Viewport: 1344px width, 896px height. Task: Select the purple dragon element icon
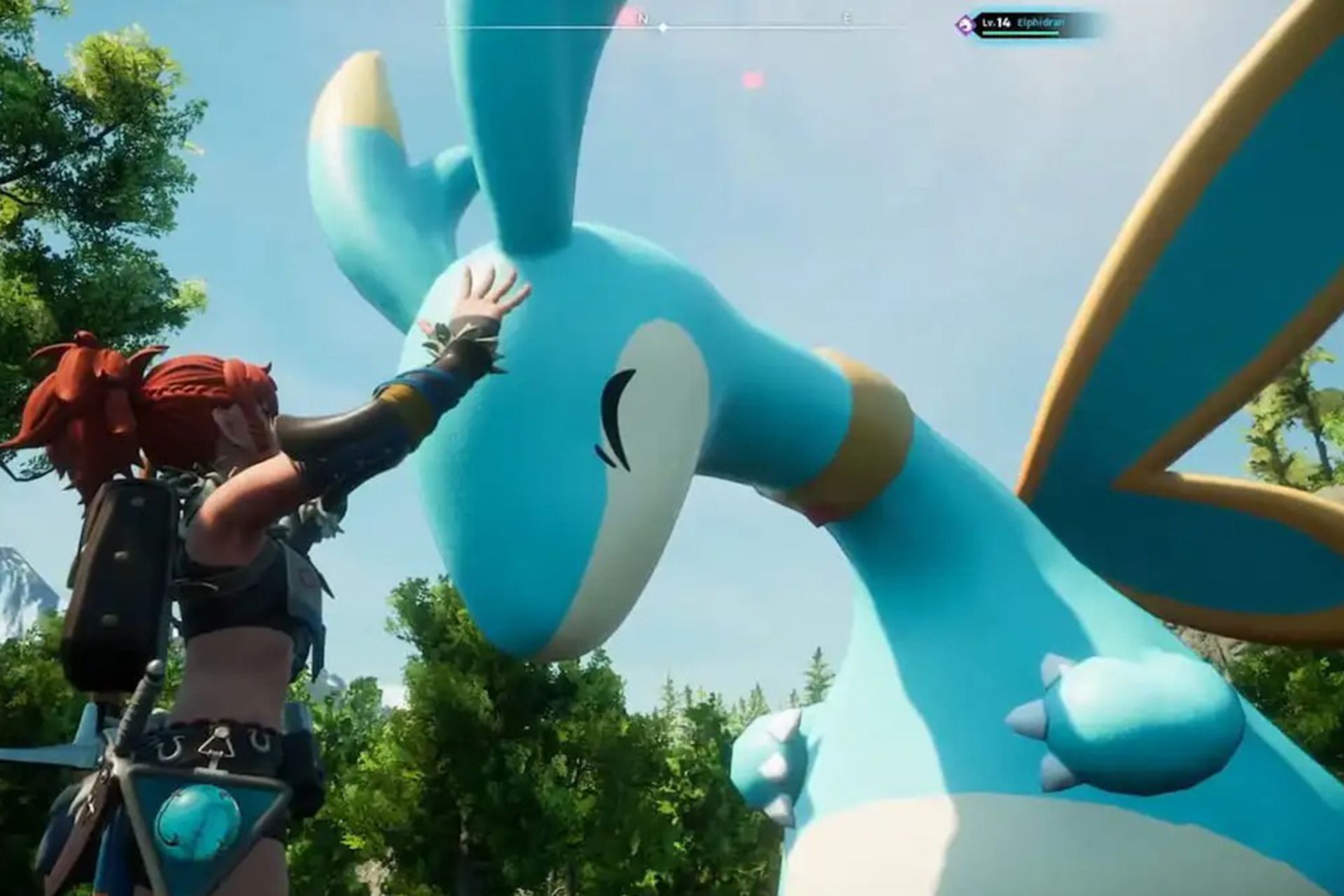(965, 24)
